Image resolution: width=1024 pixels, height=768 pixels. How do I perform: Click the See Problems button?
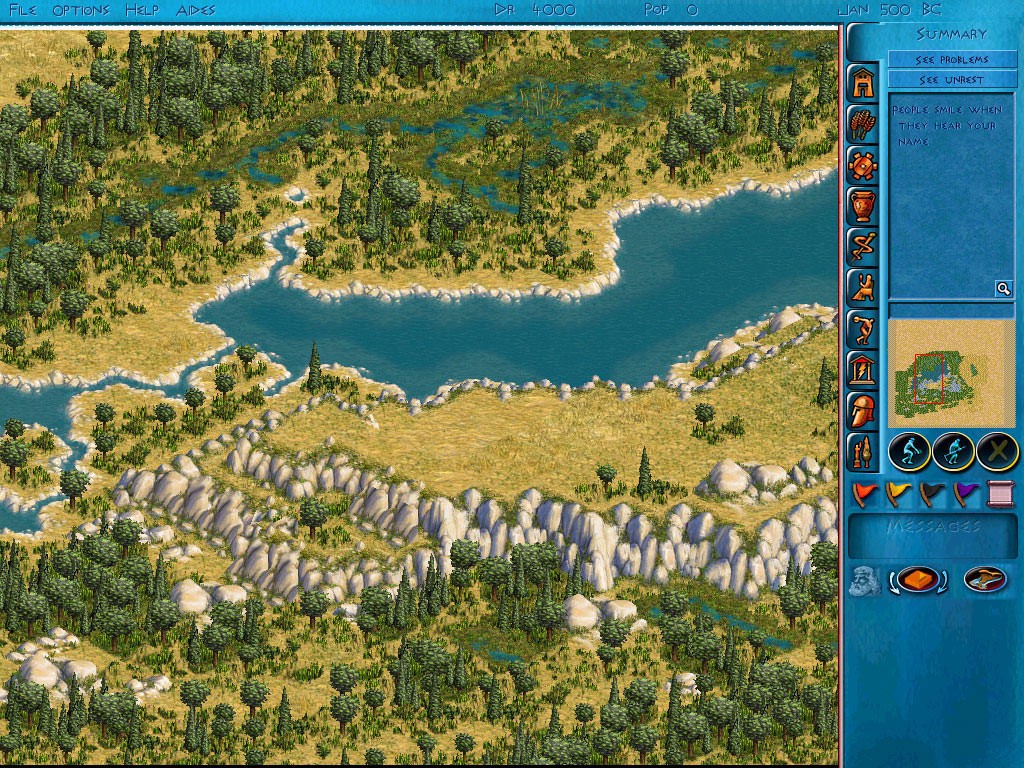click(951, 60)
